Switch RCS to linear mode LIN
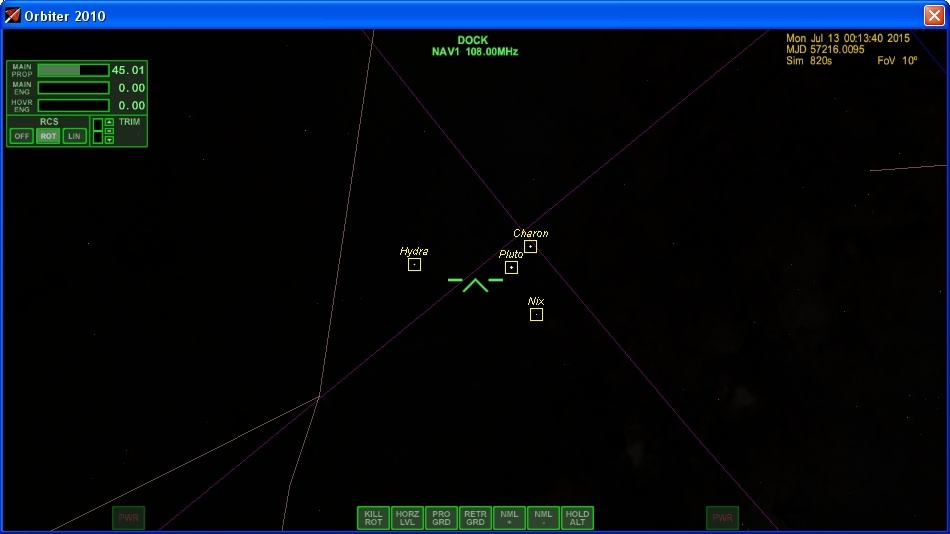Viewport: 950px width, 534px height. click(74, 136)
